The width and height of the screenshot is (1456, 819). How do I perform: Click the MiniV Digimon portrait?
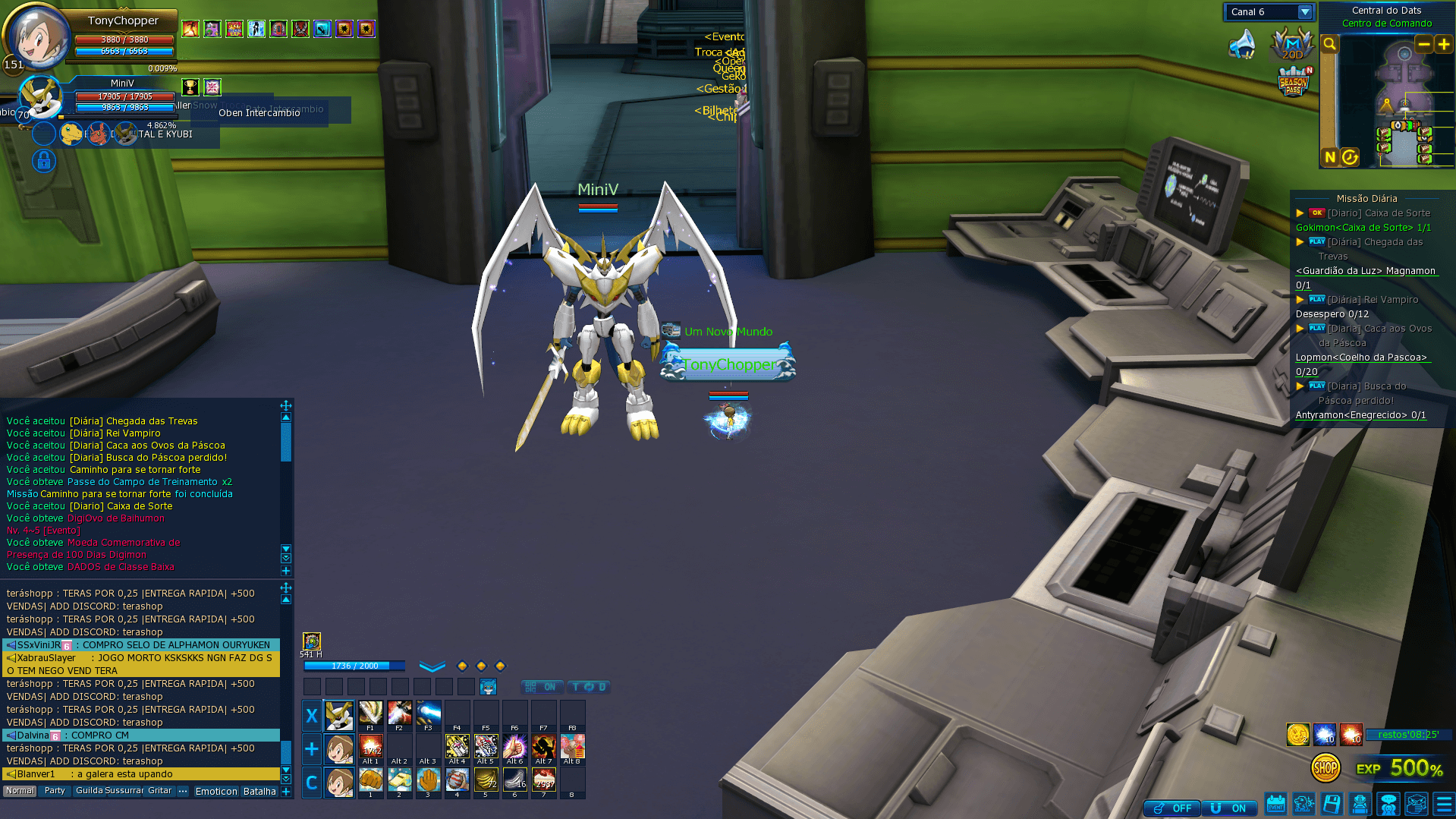[39, 97]
